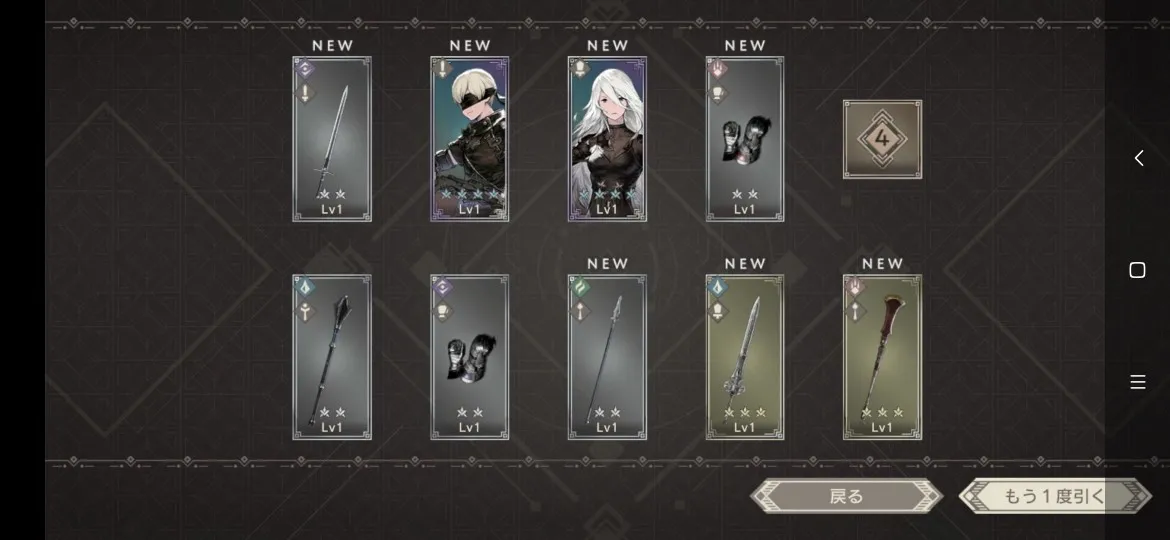Tap the 戻る back button
Image resolution: width=1170 pixels, height=540 pixels.
[x=846, y=496]
